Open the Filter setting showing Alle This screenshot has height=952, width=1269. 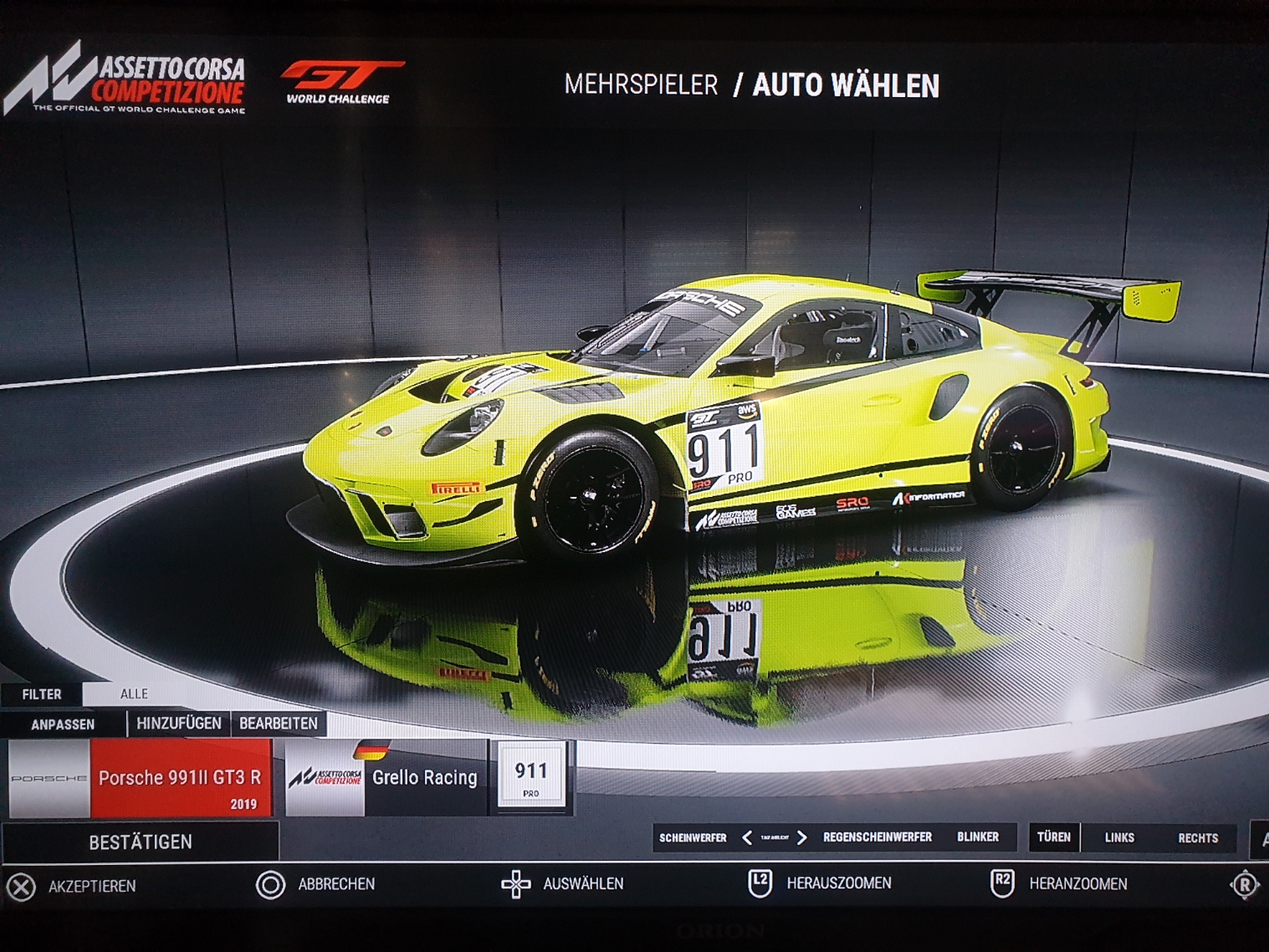134,694
